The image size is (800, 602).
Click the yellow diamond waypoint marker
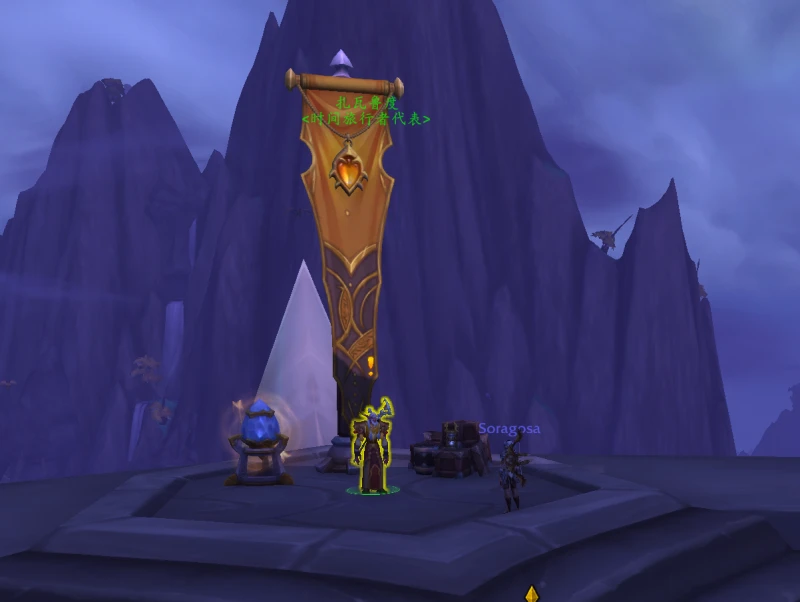click(532, 594)
